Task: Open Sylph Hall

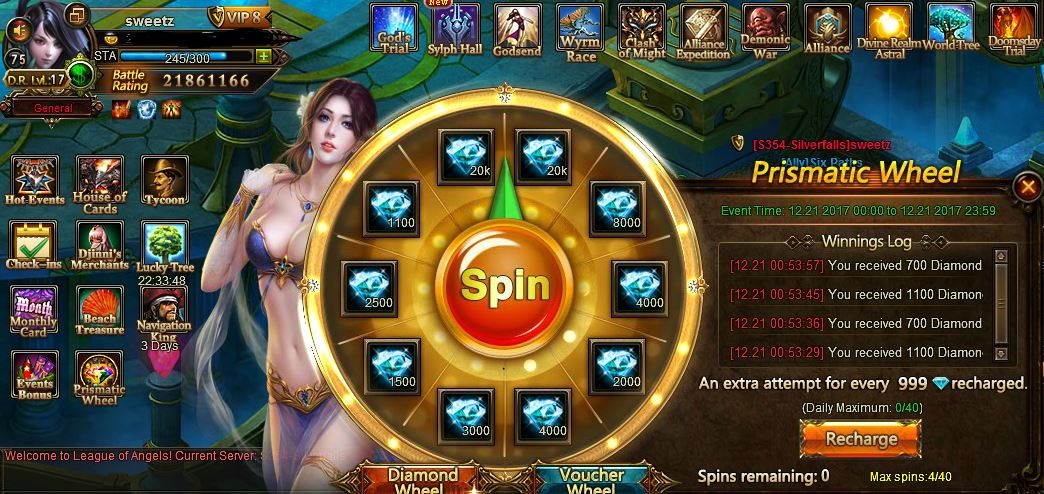Action: [x=455, y=28]
